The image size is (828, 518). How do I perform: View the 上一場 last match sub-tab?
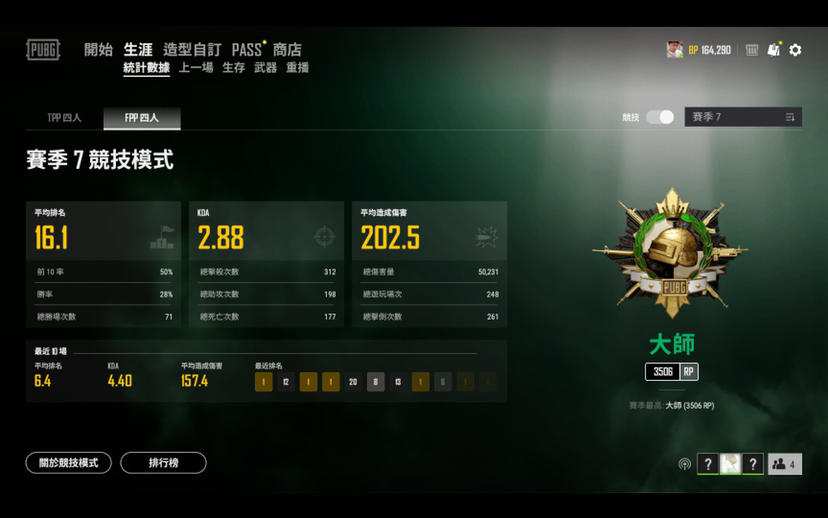click(196, 68)
